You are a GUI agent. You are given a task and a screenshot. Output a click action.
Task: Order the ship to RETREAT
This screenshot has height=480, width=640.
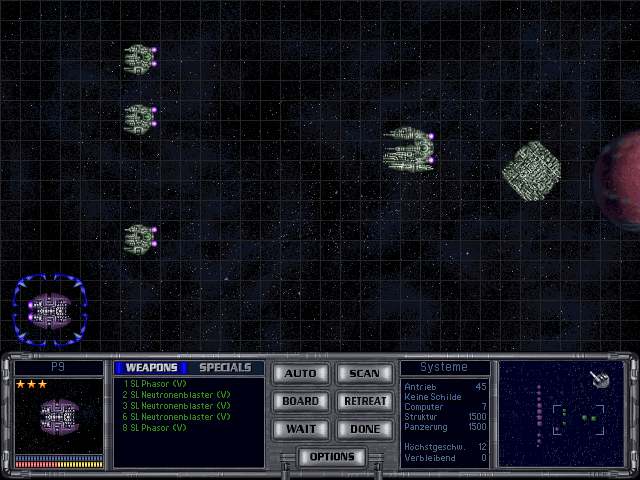pos(364,401)
